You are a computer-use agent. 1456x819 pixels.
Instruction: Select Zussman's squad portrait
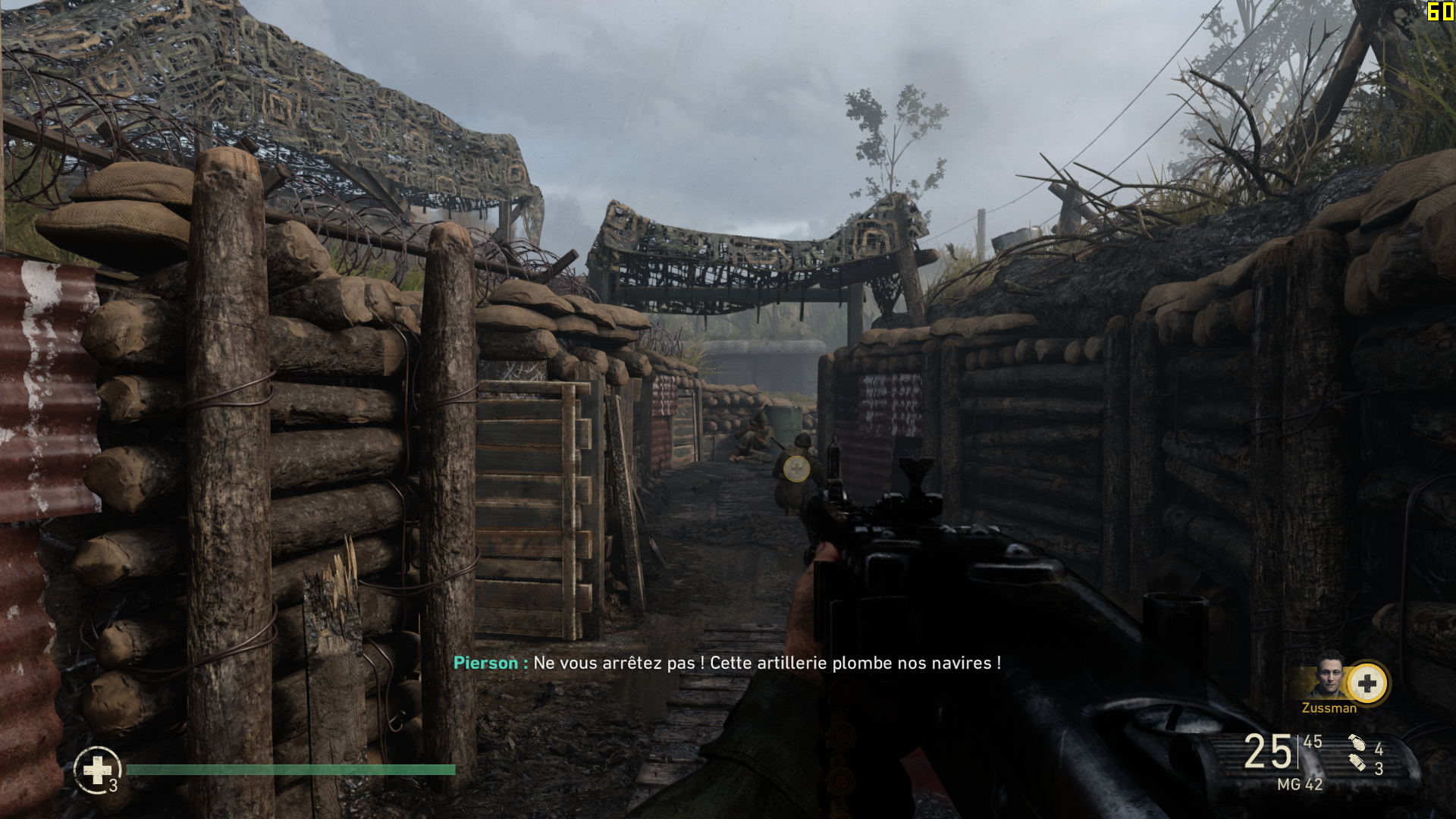[1329, 675]
